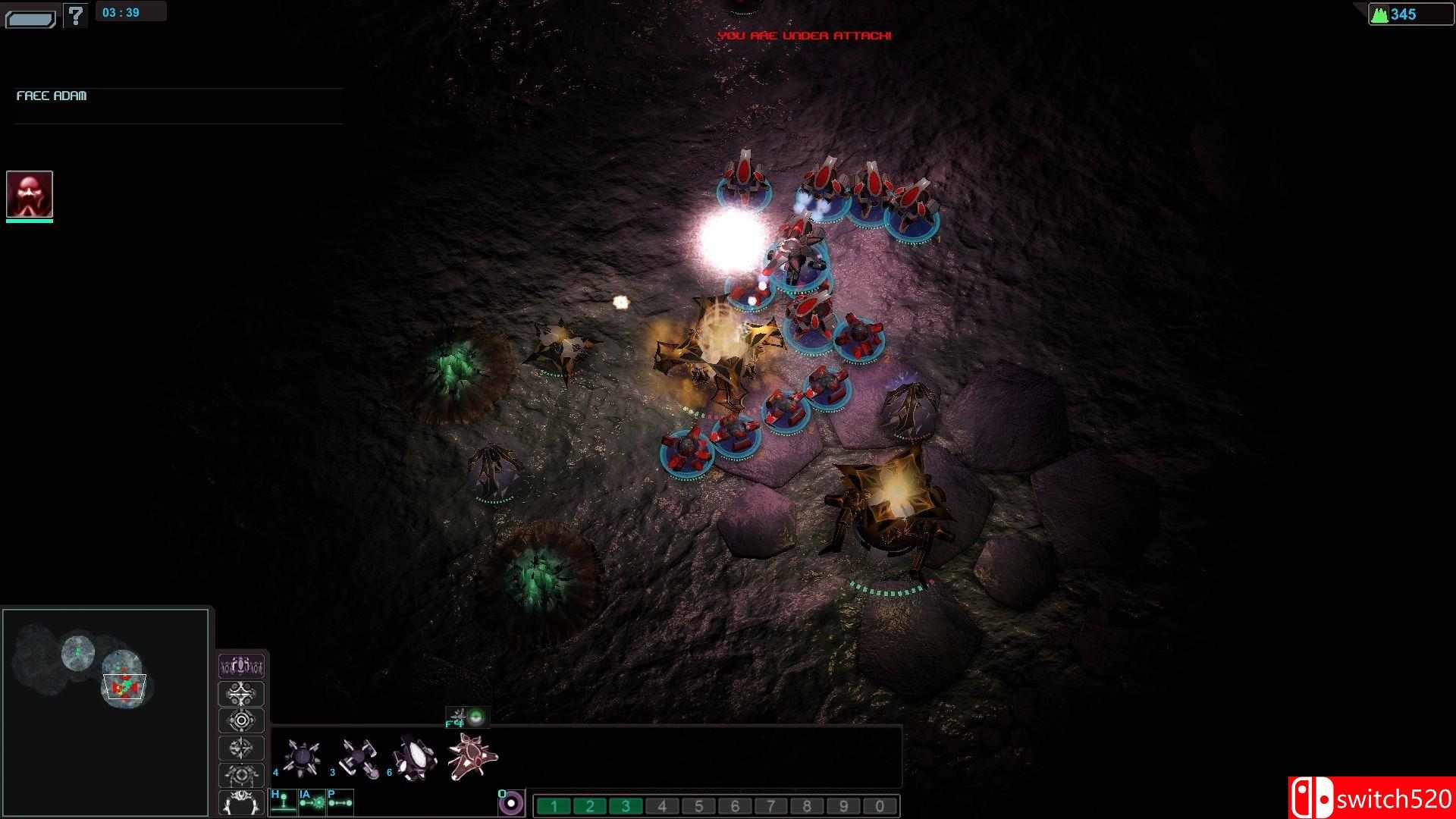This screenshot has height=819, width=1456.
Task: Select control group 1
Action: [x=554, y=806]
